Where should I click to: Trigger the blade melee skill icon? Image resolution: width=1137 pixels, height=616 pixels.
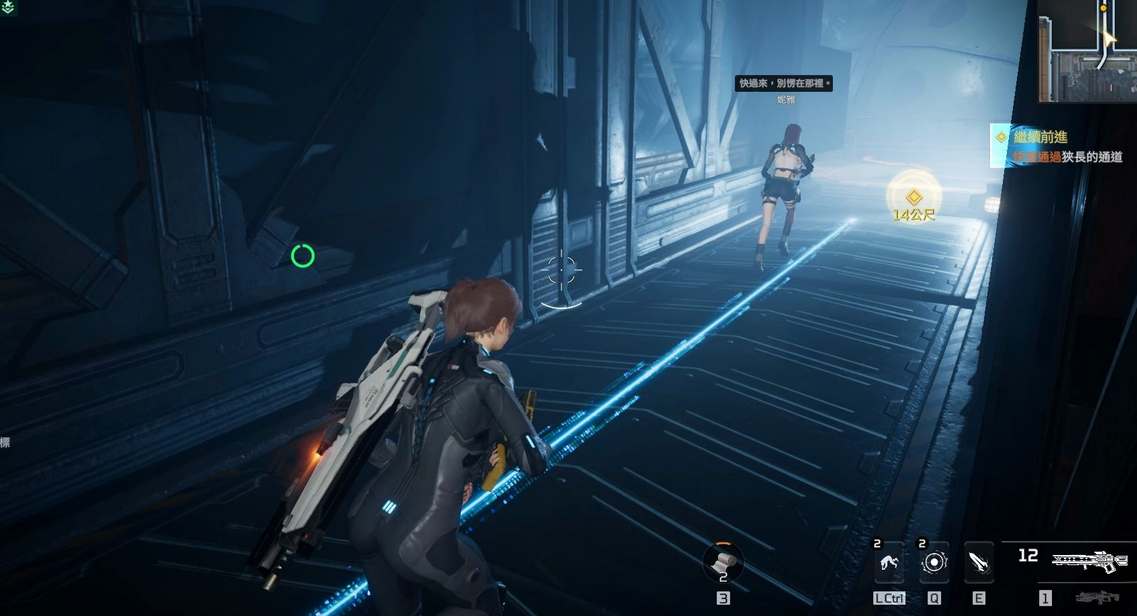980,563
